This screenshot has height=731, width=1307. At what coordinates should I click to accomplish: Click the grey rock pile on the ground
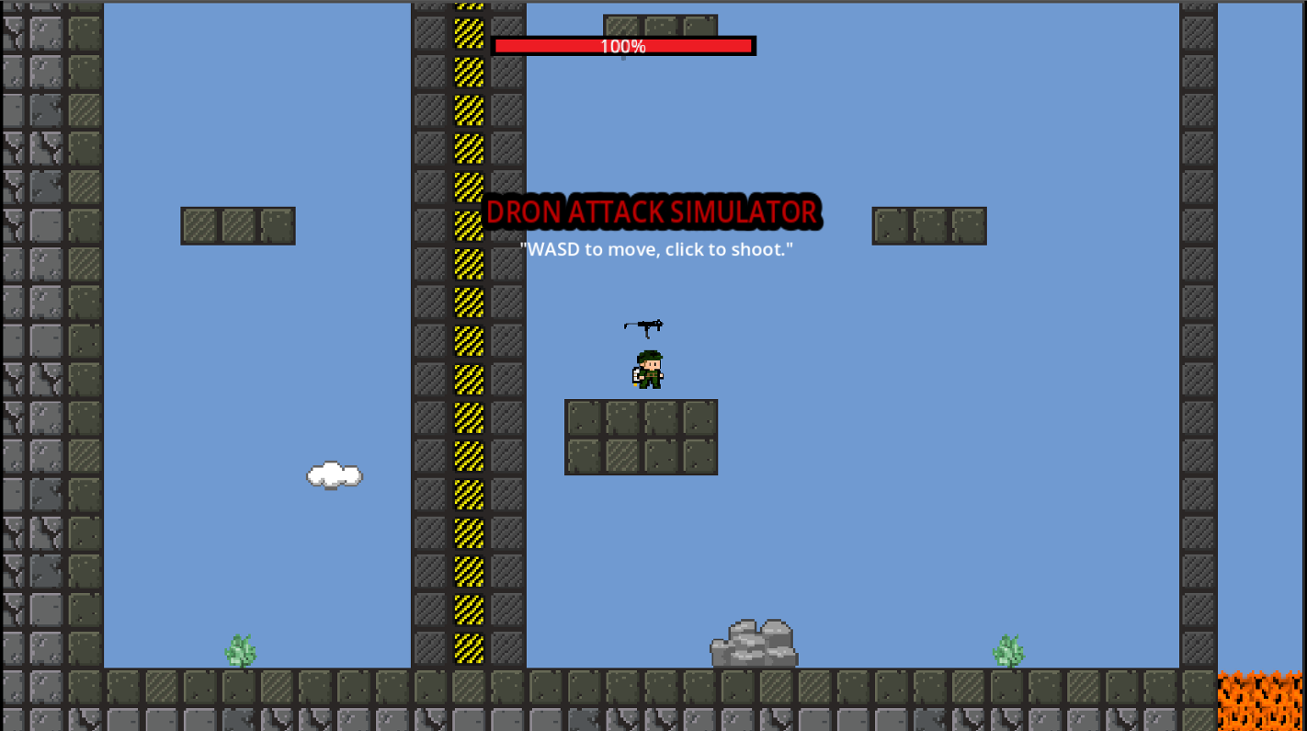752,642
